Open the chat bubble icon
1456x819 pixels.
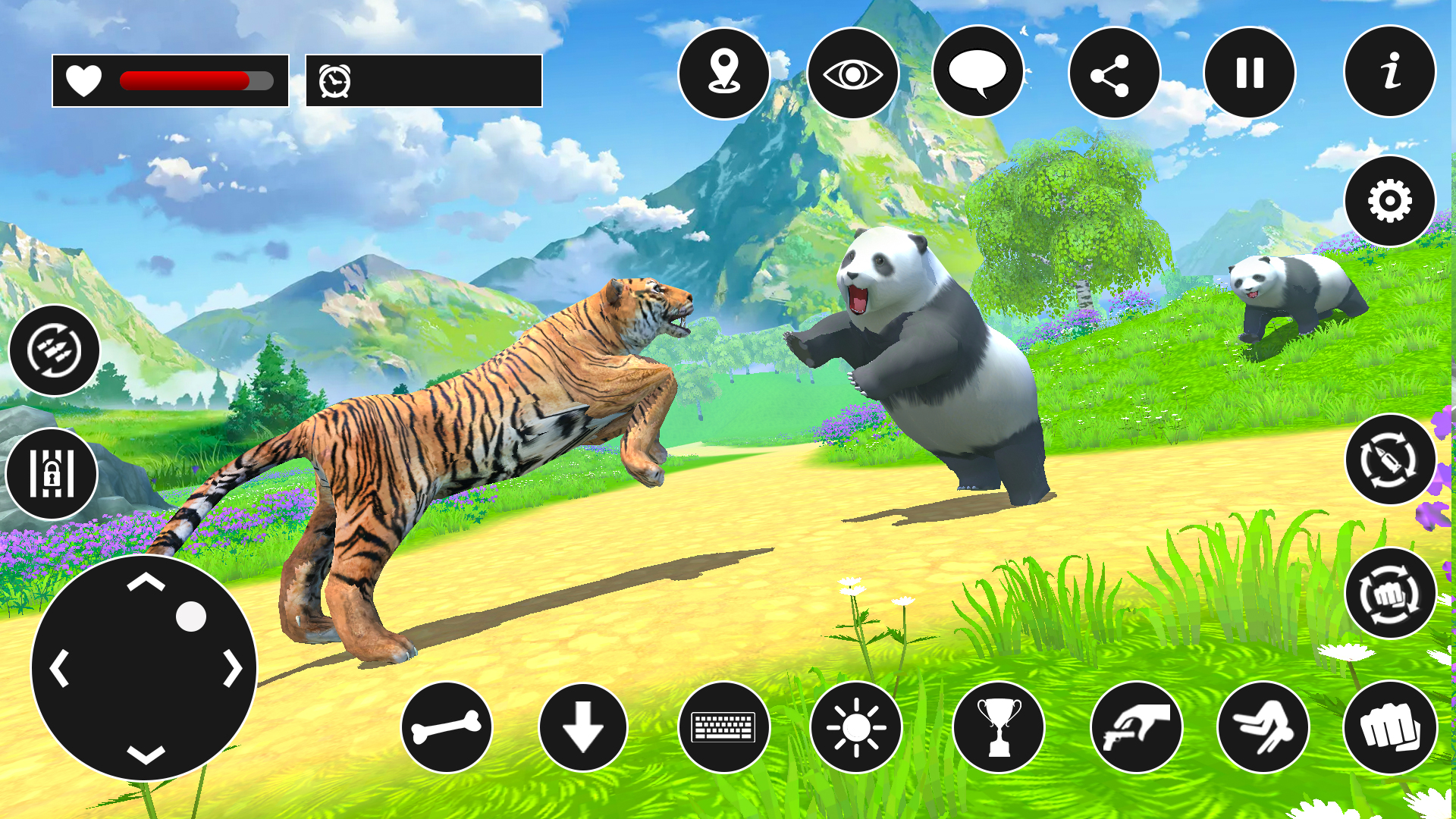[978, 74]
